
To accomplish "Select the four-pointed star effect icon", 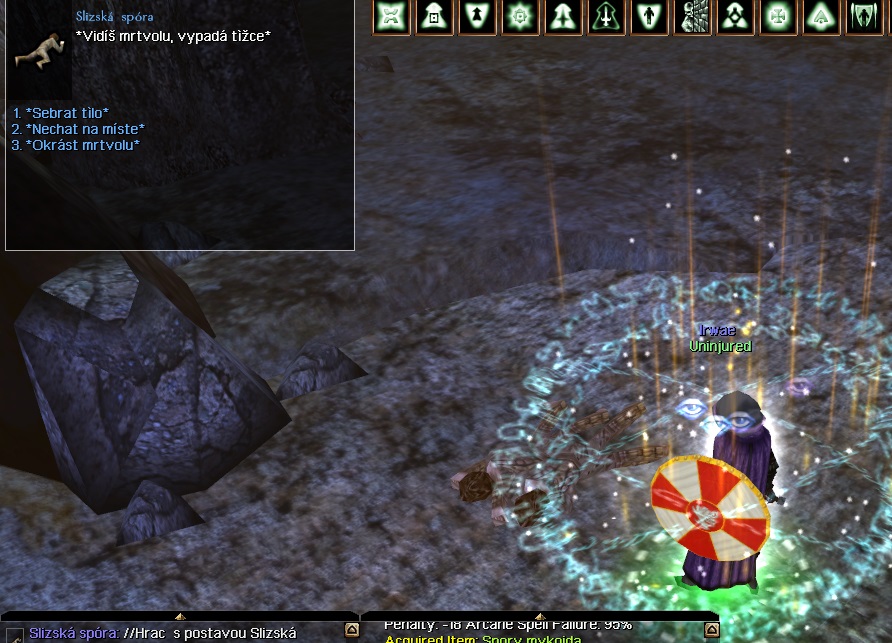I will 392,17.
